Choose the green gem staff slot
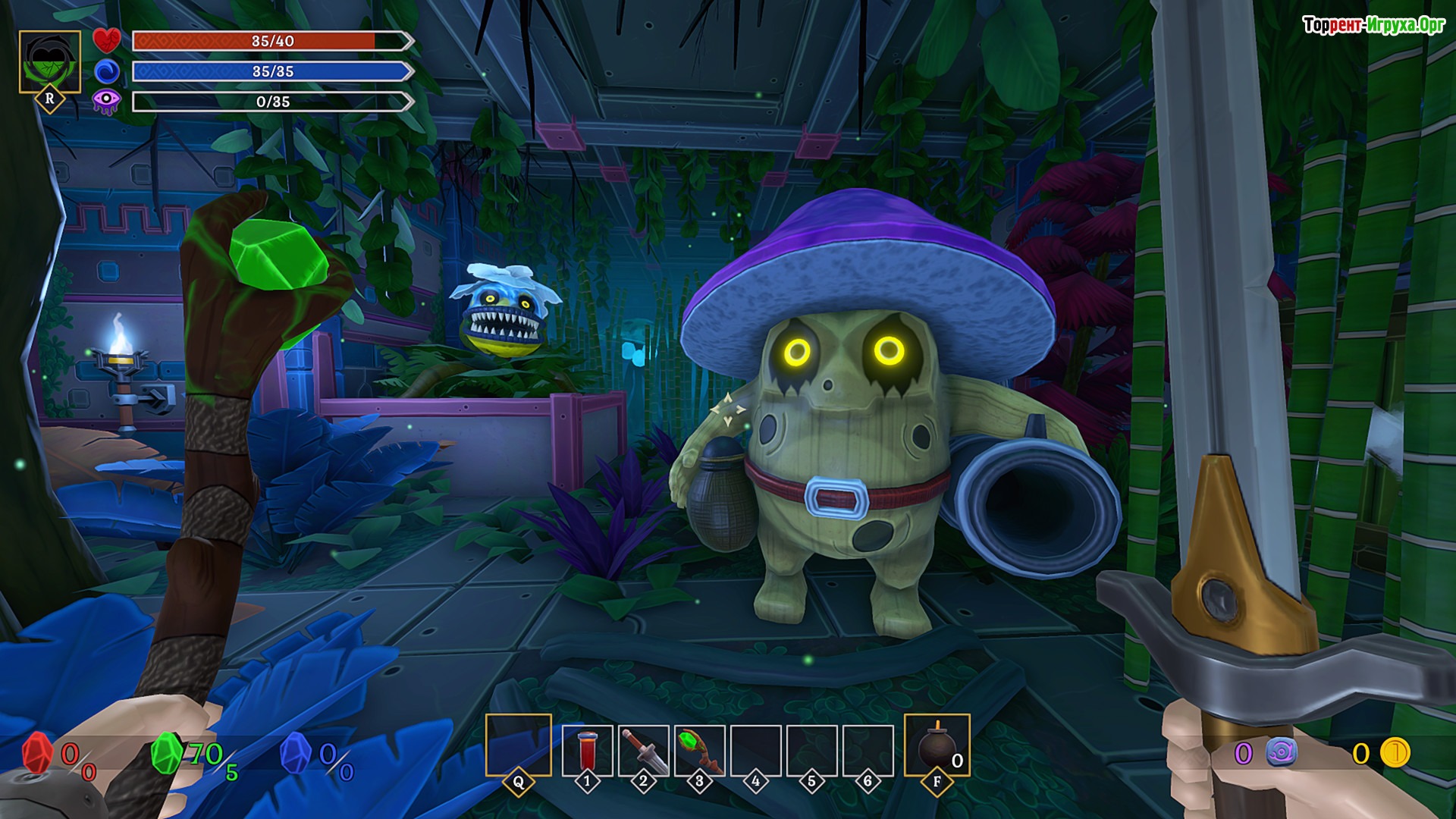This screenshot has height=819, width=1456. pos(699,750)
